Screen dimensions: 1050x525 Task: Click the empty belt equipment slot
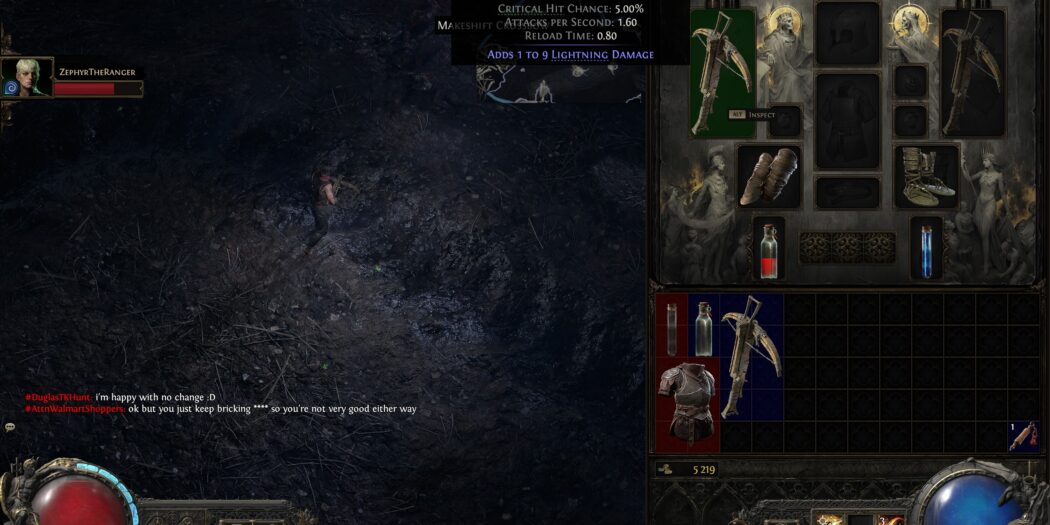point(847,192)
